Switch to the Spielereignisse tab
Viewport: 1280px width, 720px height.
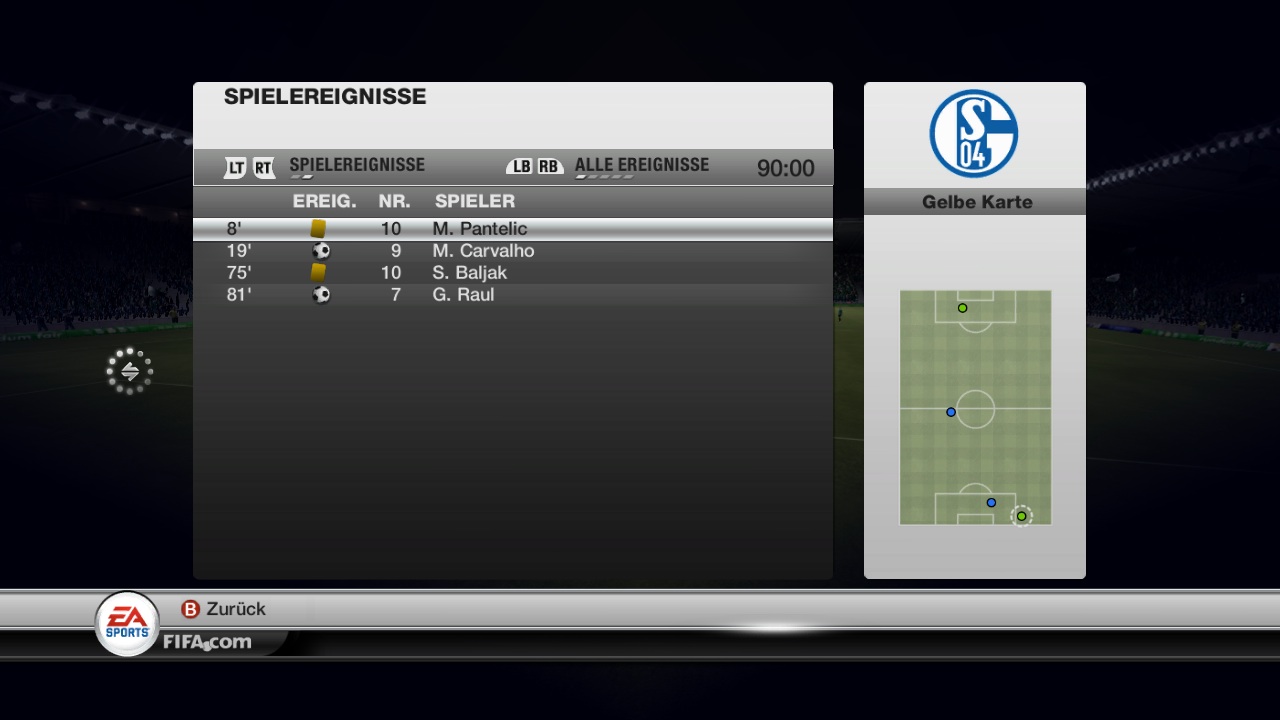(356, 166)
